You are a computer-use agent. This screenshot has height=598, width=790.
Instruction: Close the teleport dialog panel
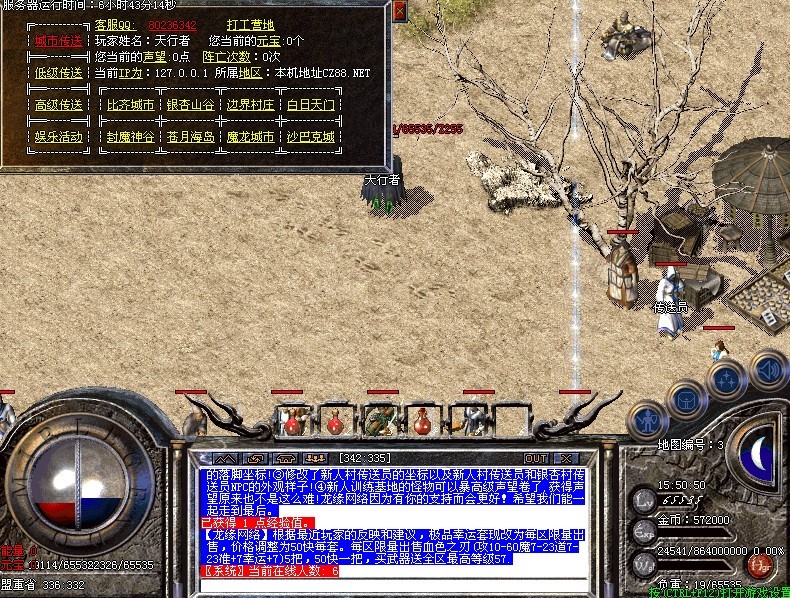[x=399, y=11]
